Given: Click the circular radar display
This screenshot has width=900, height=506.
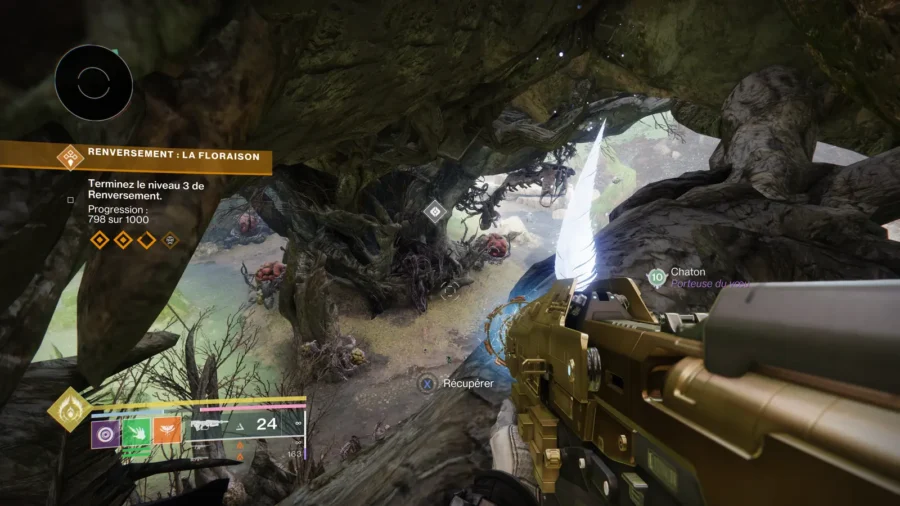Looking at the screenshot, I should [x=93, y=83].
